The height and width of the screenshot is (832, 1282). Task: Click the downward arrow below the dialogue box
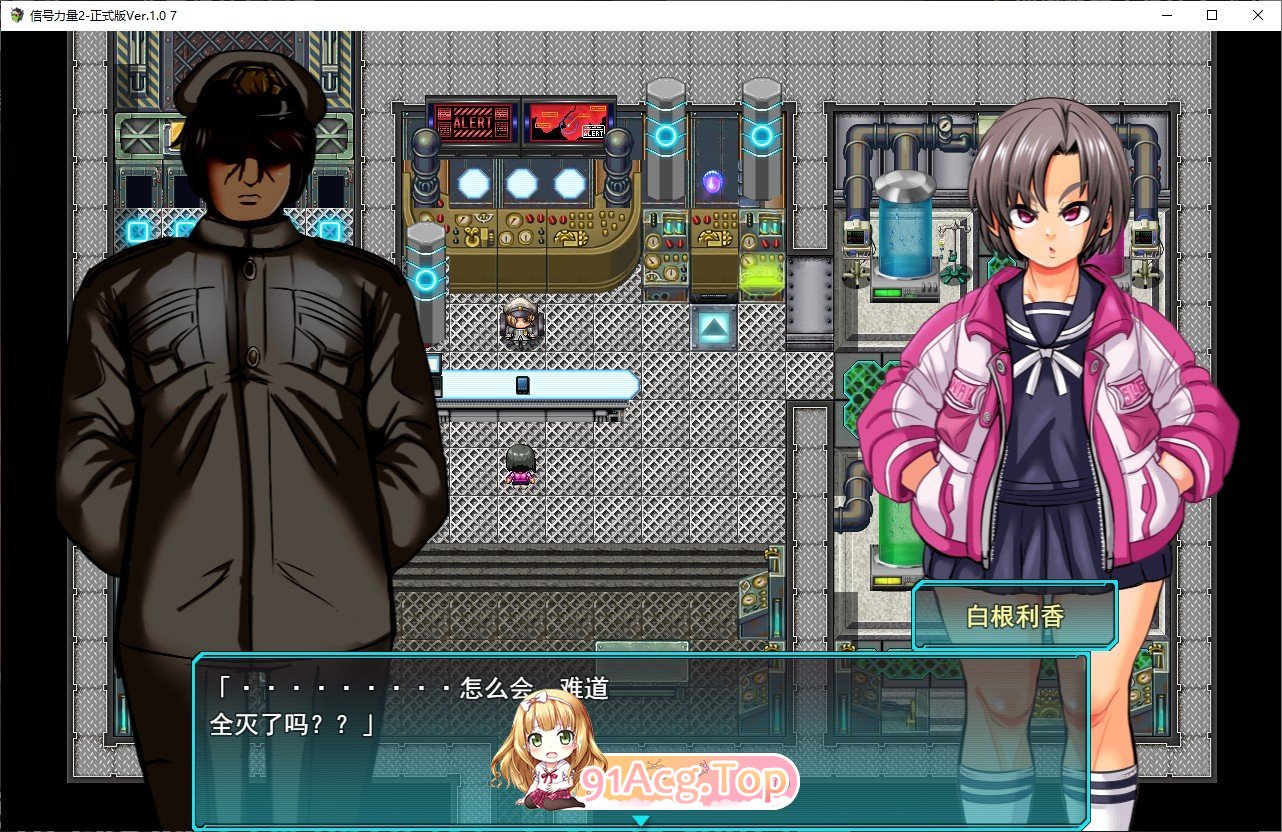[640, 820]
